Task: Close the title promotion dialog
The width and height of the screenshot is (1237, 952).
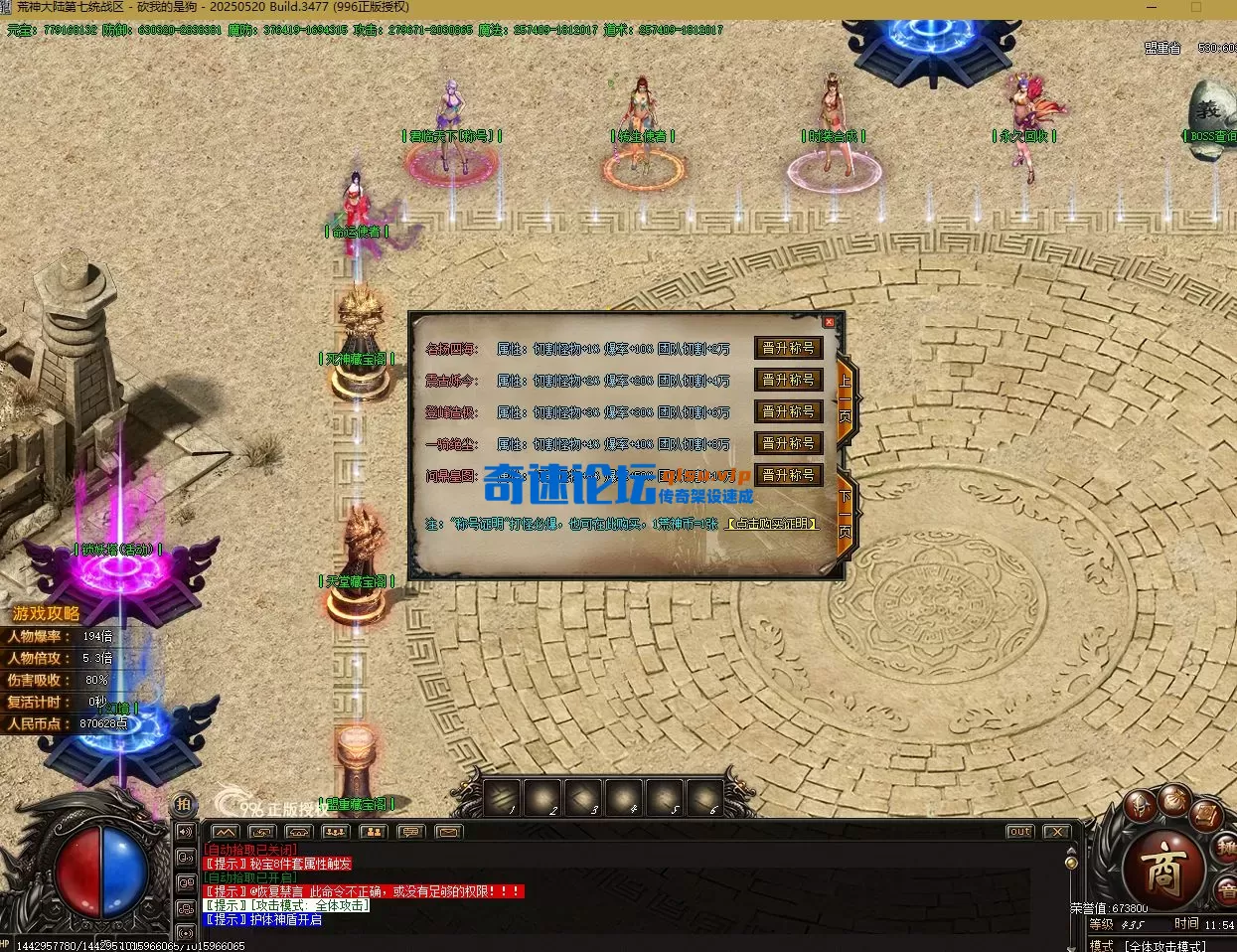Action: (x=829, y=322)
